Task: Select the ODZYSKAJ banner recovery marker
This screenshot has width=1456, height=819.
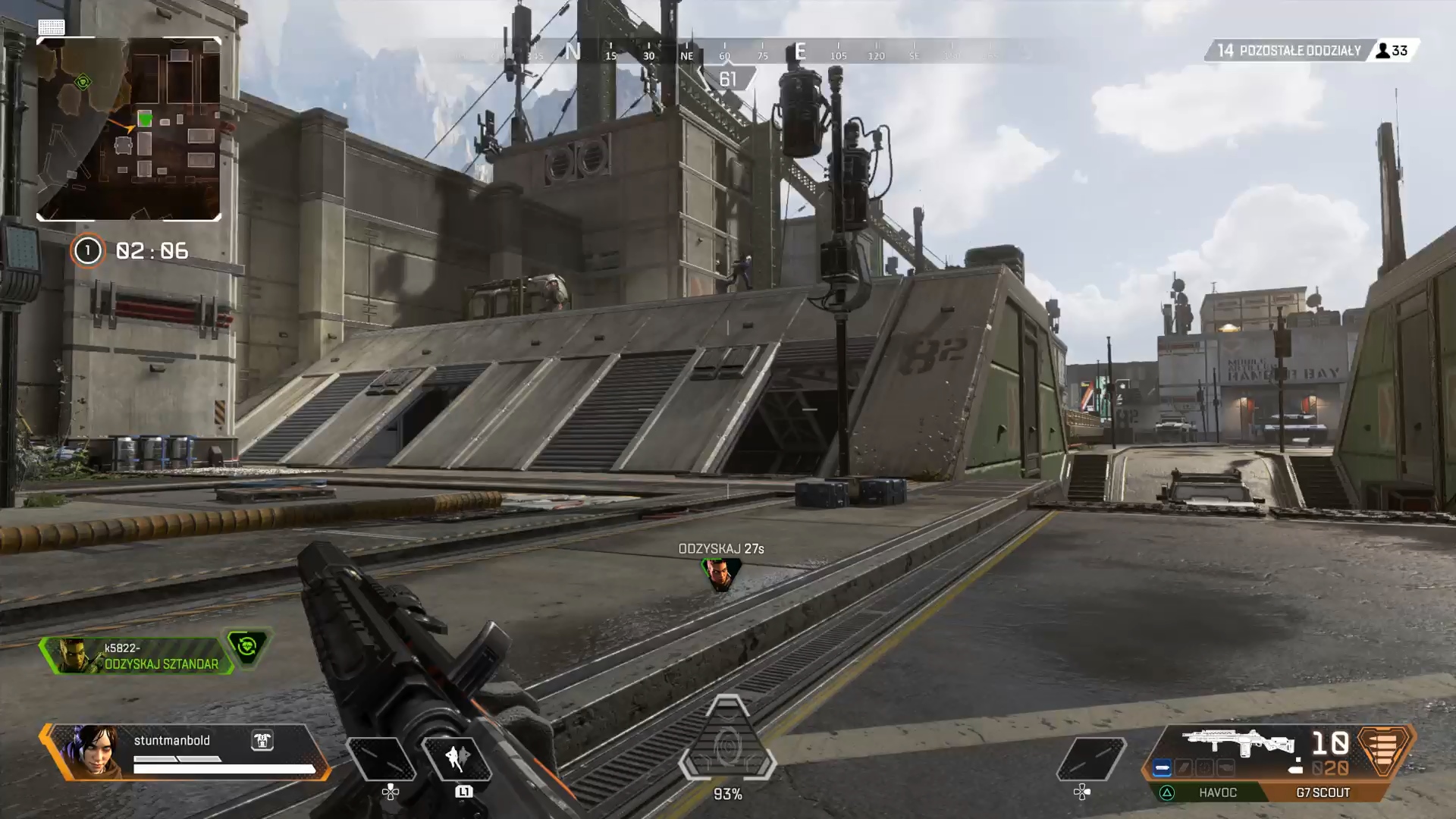Action: 720,573
